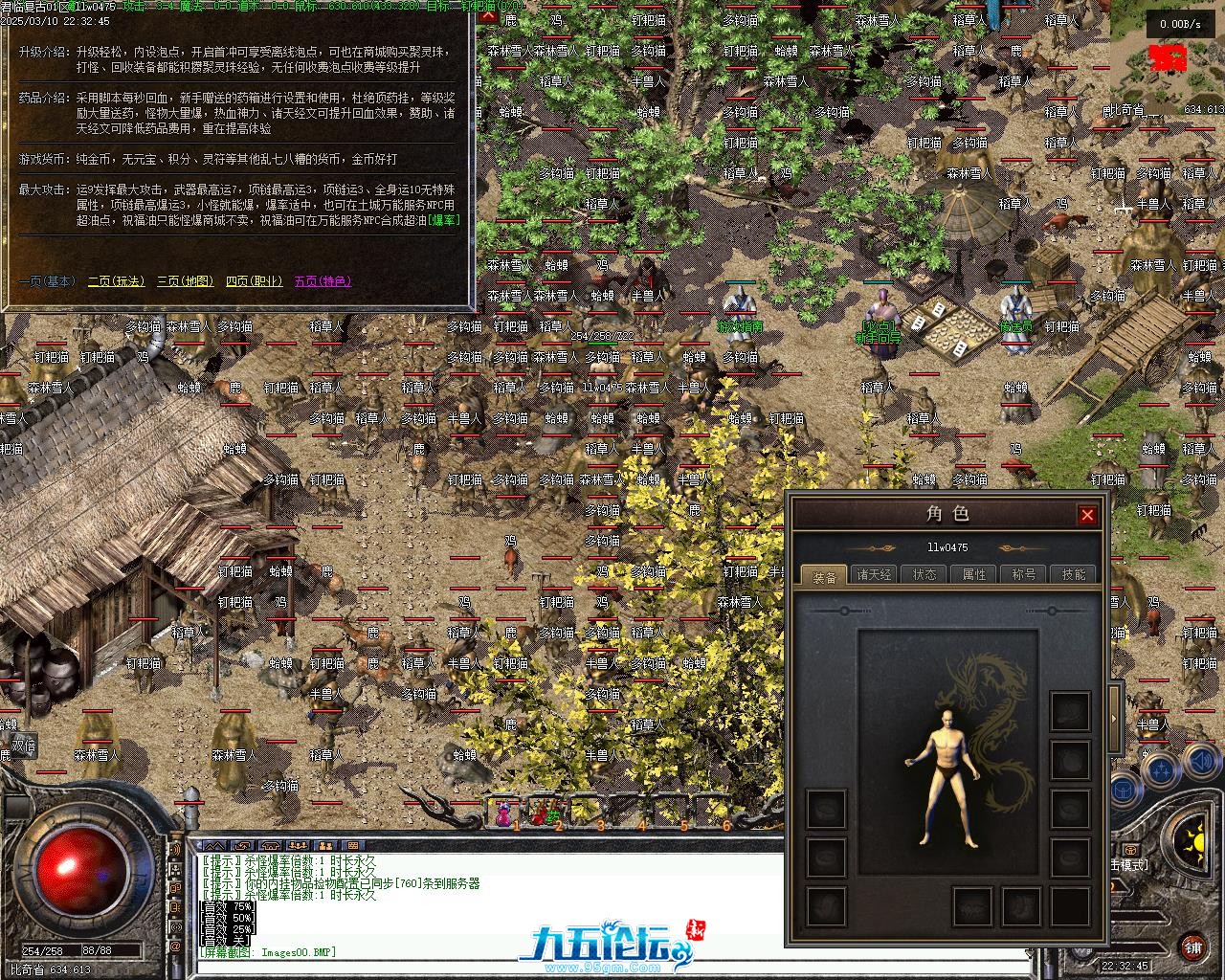Use the purple potion in hotbar slot 1
The height and width of the screenshot is (980, 1225).
[503, 814]
